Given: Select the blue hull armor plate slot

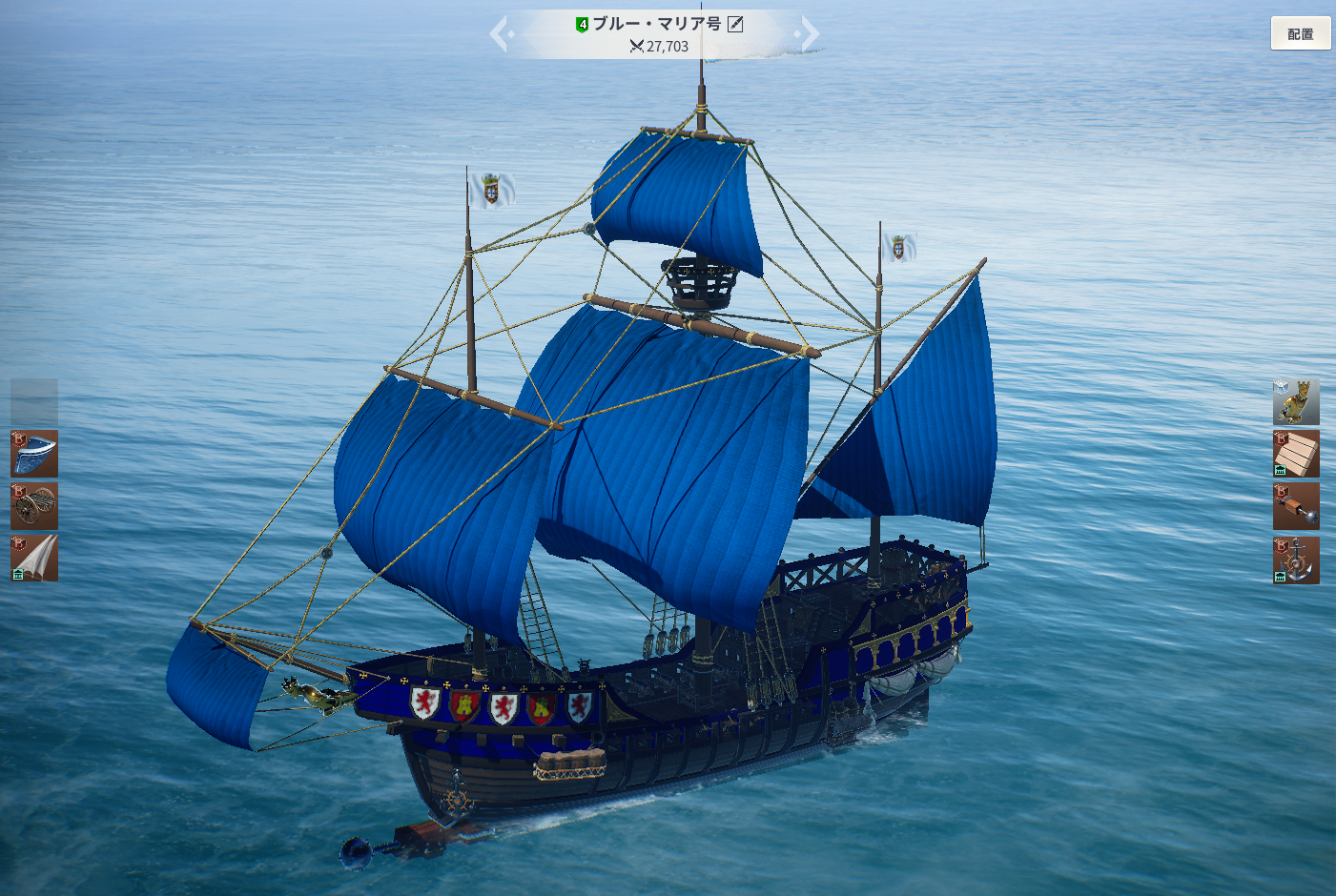Looking at the screenshot, I should [x=34, y=453].
